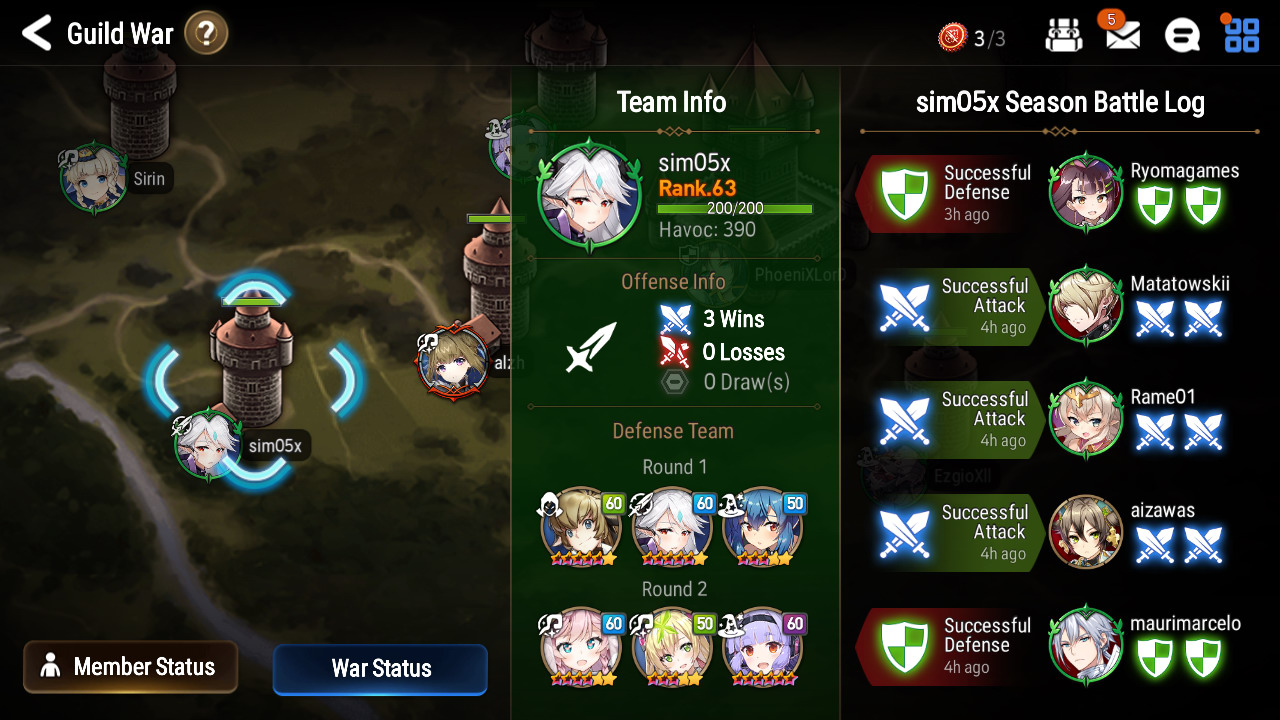View Matatowskii Successful Attack log entry
This screenshot has height=720, width=1280.
tap(1050, 305)
